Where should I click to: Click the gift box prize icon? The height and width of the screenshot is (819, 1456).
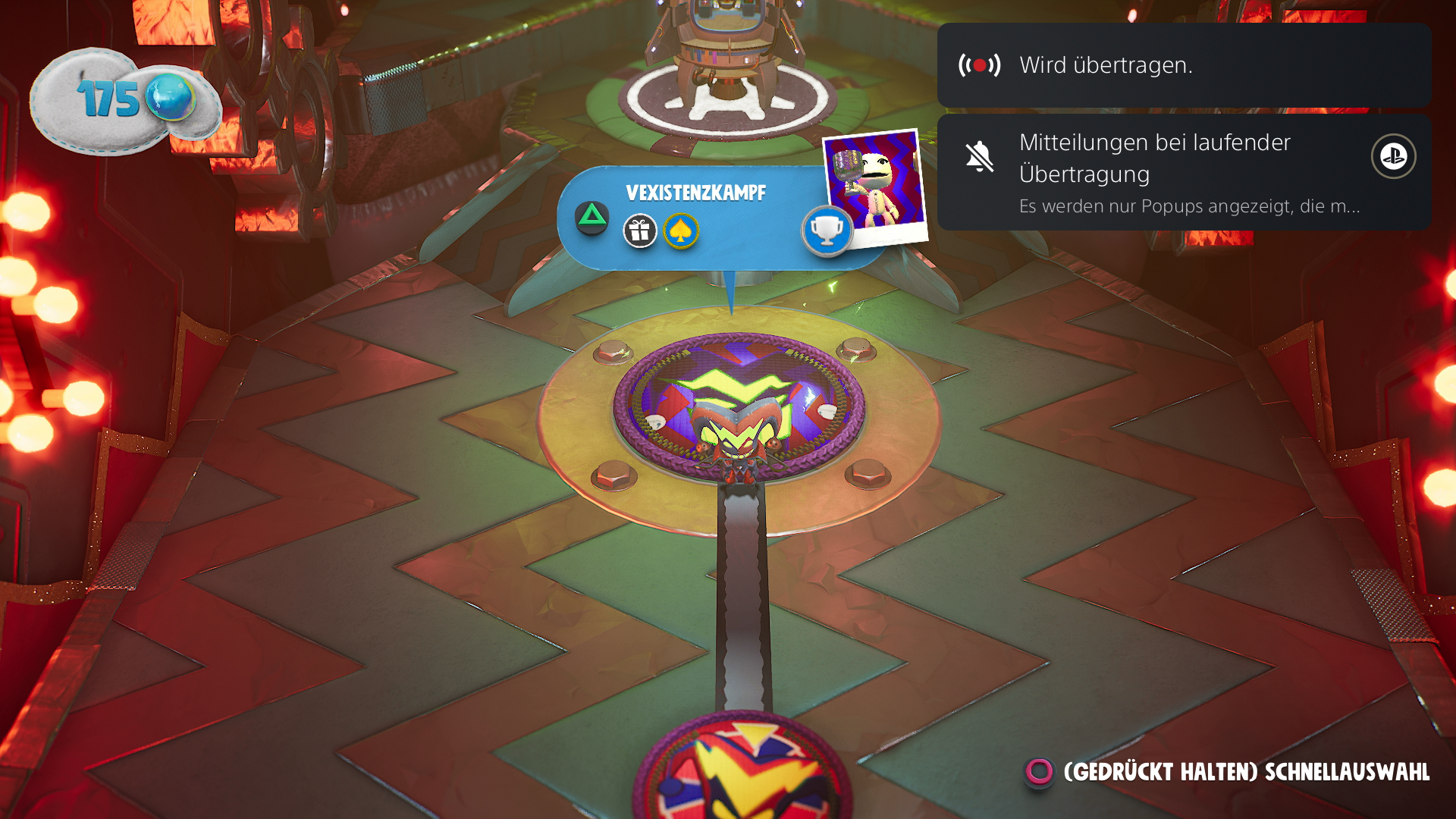point(640,231)
